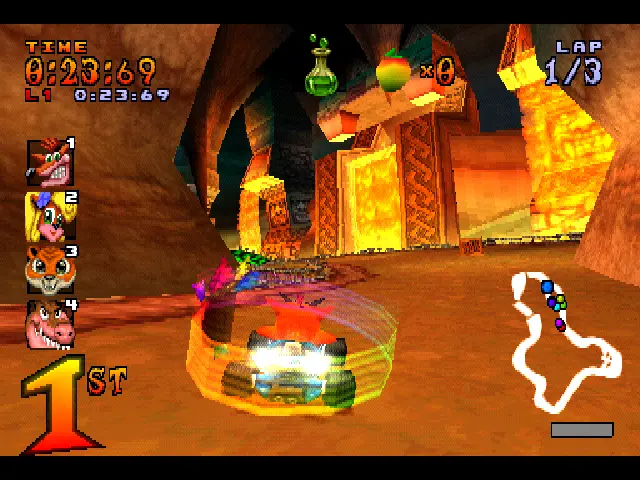Select Dingodile's fourth place portrait
Screen dimensions: 640x480
(x=48, y=323)
